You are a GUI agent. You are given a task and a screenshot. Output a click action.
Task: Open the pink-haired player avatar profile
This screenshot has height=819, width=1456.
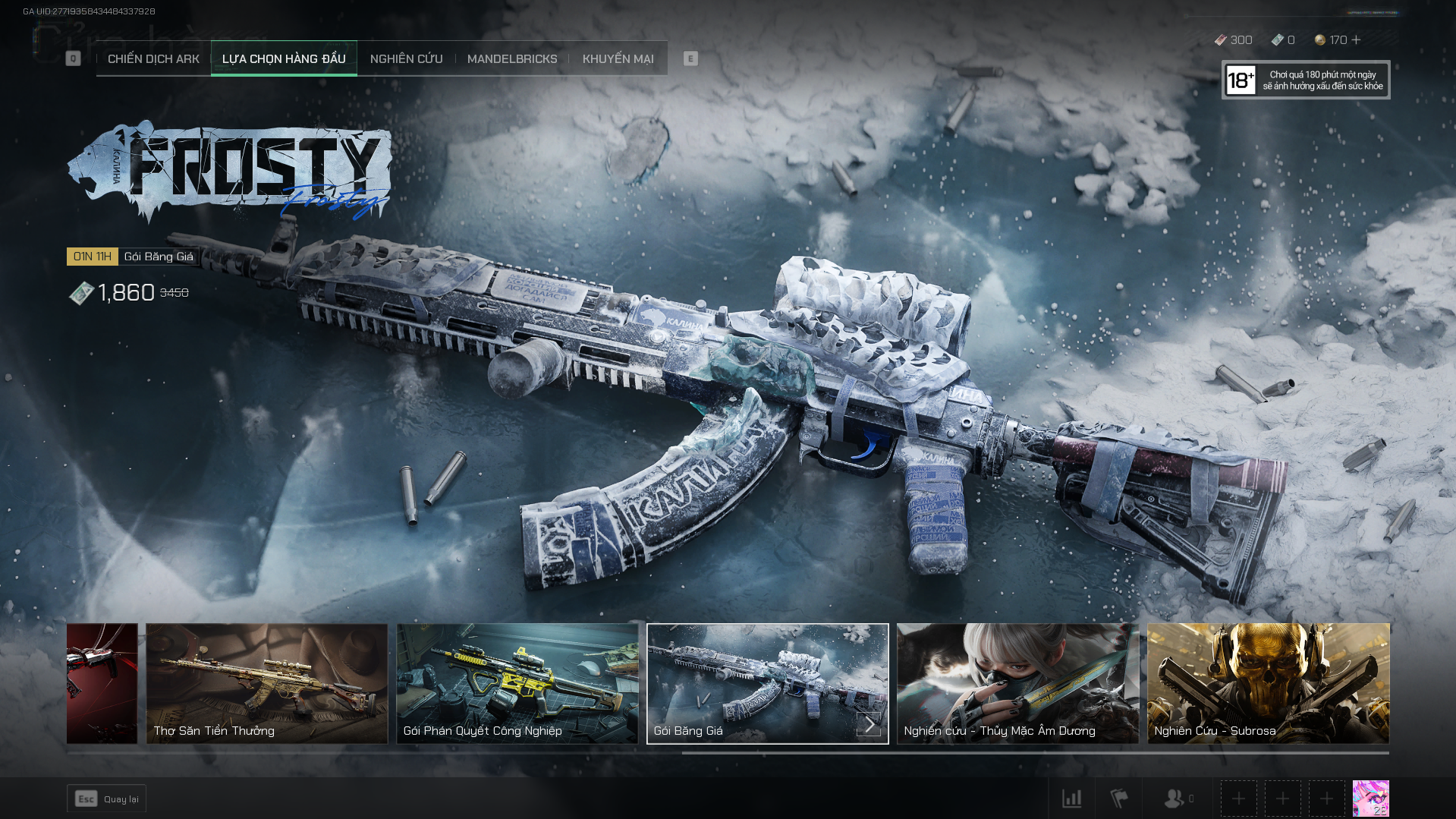pyautogui.click(x=1370, y=799)
